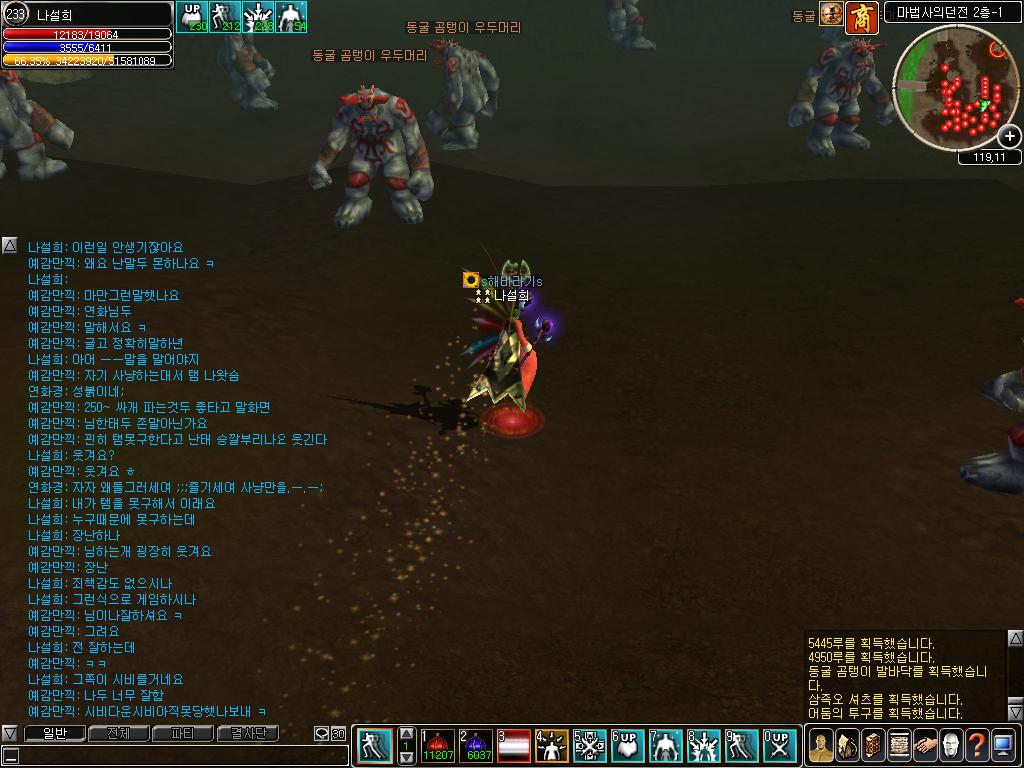Click the minimap's plus zoom button
This screenshot has height=768, width=1024.
point(1010,137)
